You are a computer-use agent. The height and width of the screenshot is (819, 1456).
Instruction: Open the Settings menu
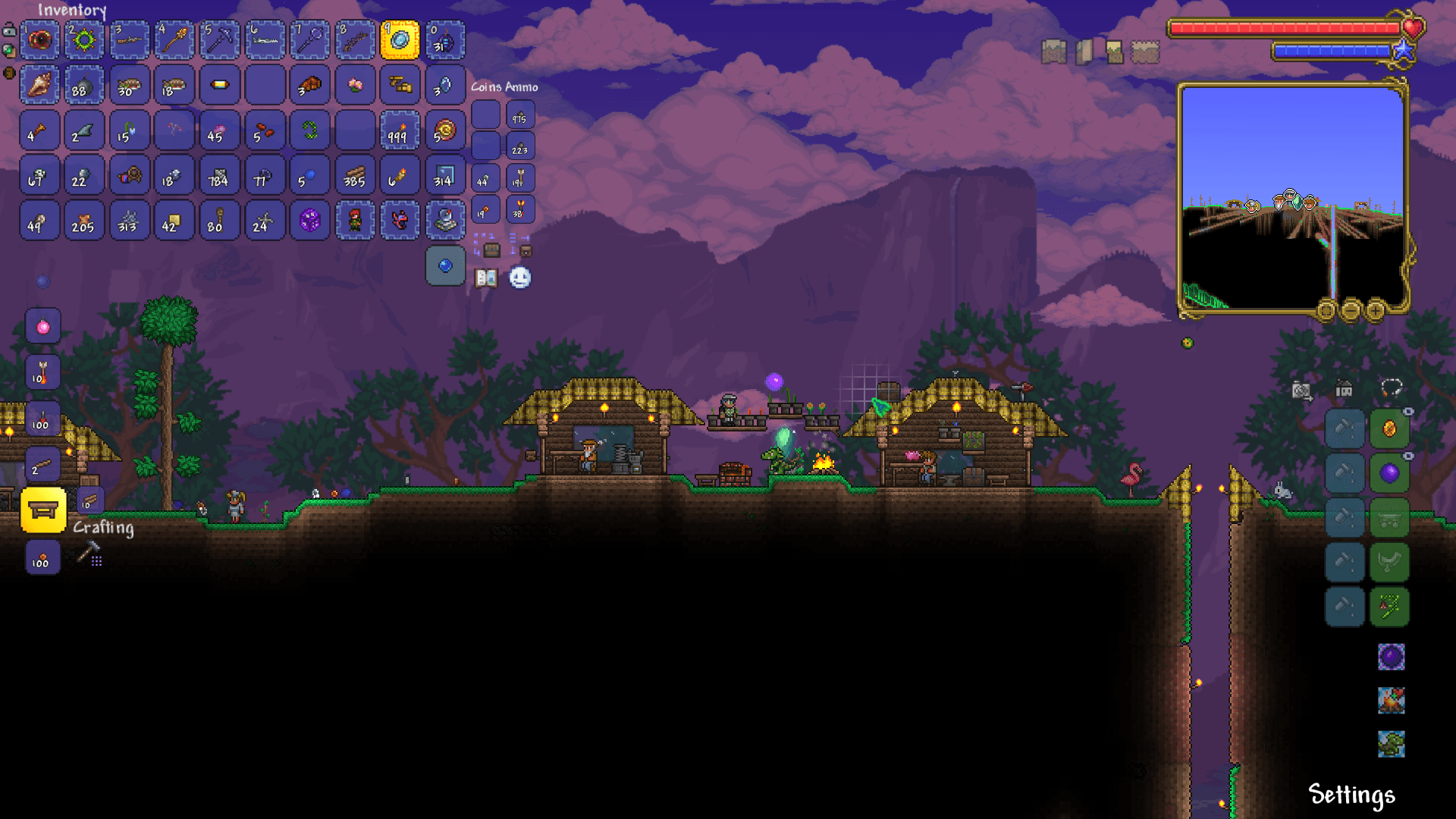1351,796
